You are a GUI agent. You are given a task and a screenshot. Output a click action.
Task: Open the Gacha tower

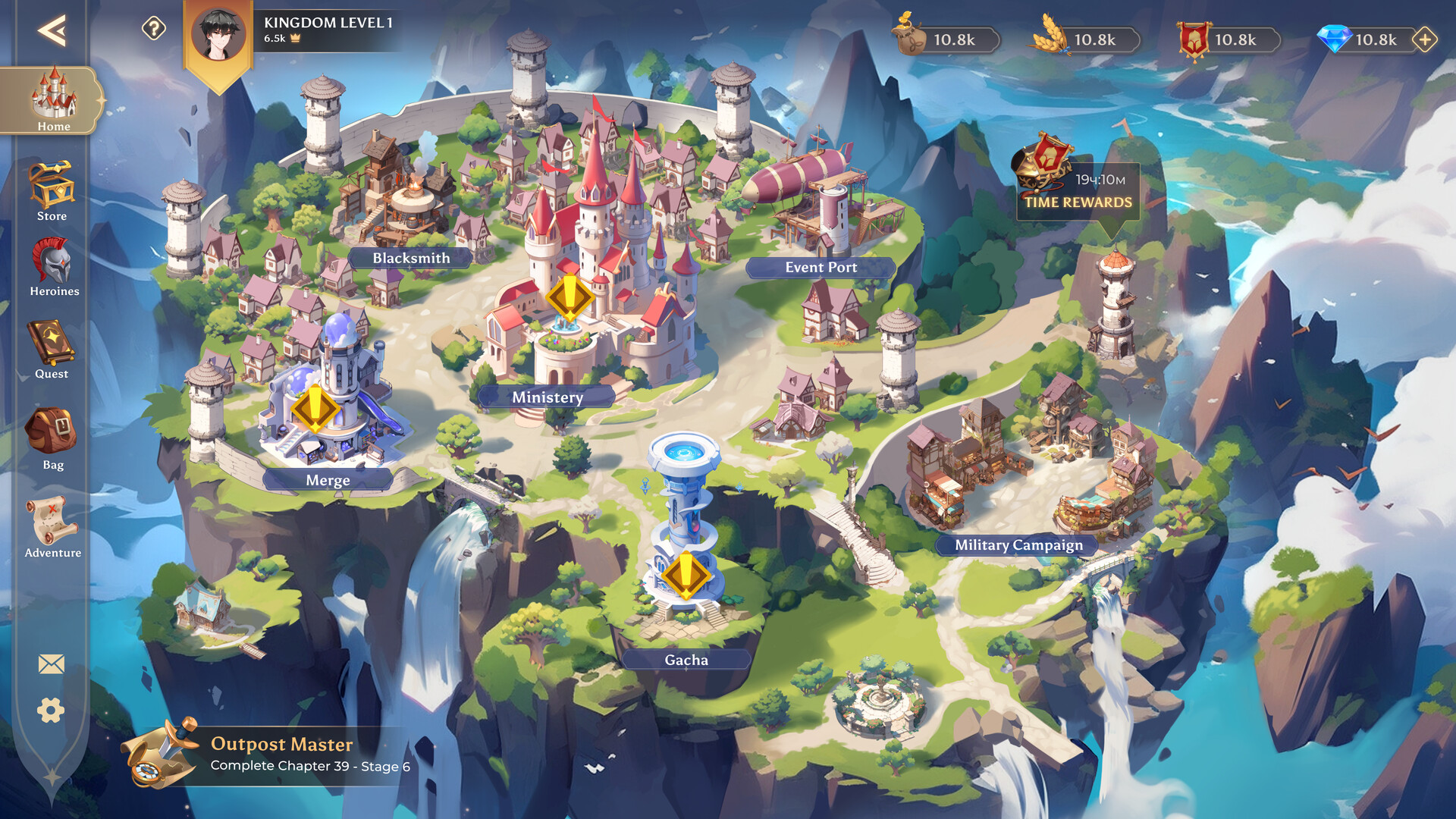(686, 660)
